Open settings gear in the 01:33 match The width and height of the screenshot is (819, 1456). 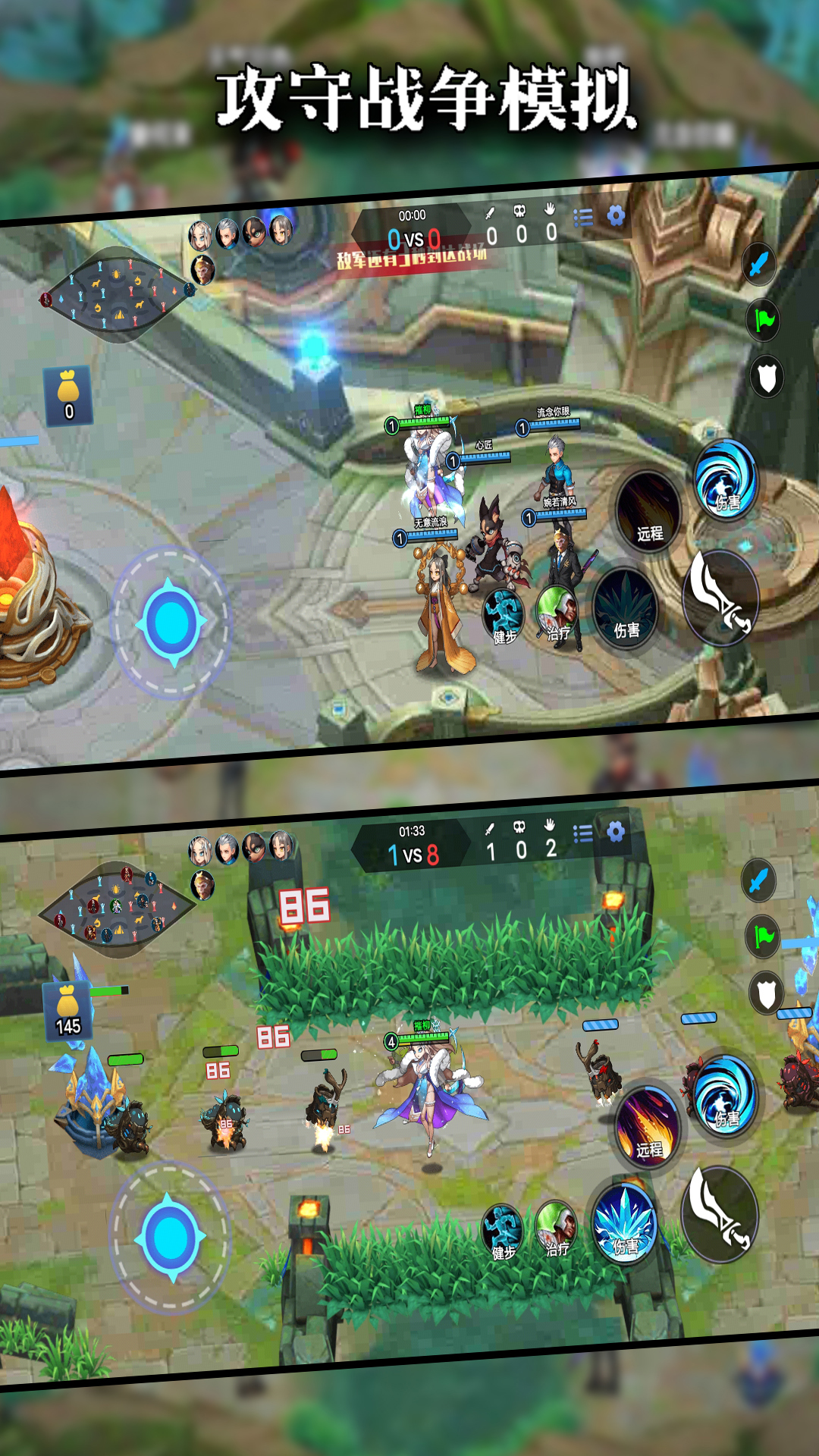[x=616, y=832]
